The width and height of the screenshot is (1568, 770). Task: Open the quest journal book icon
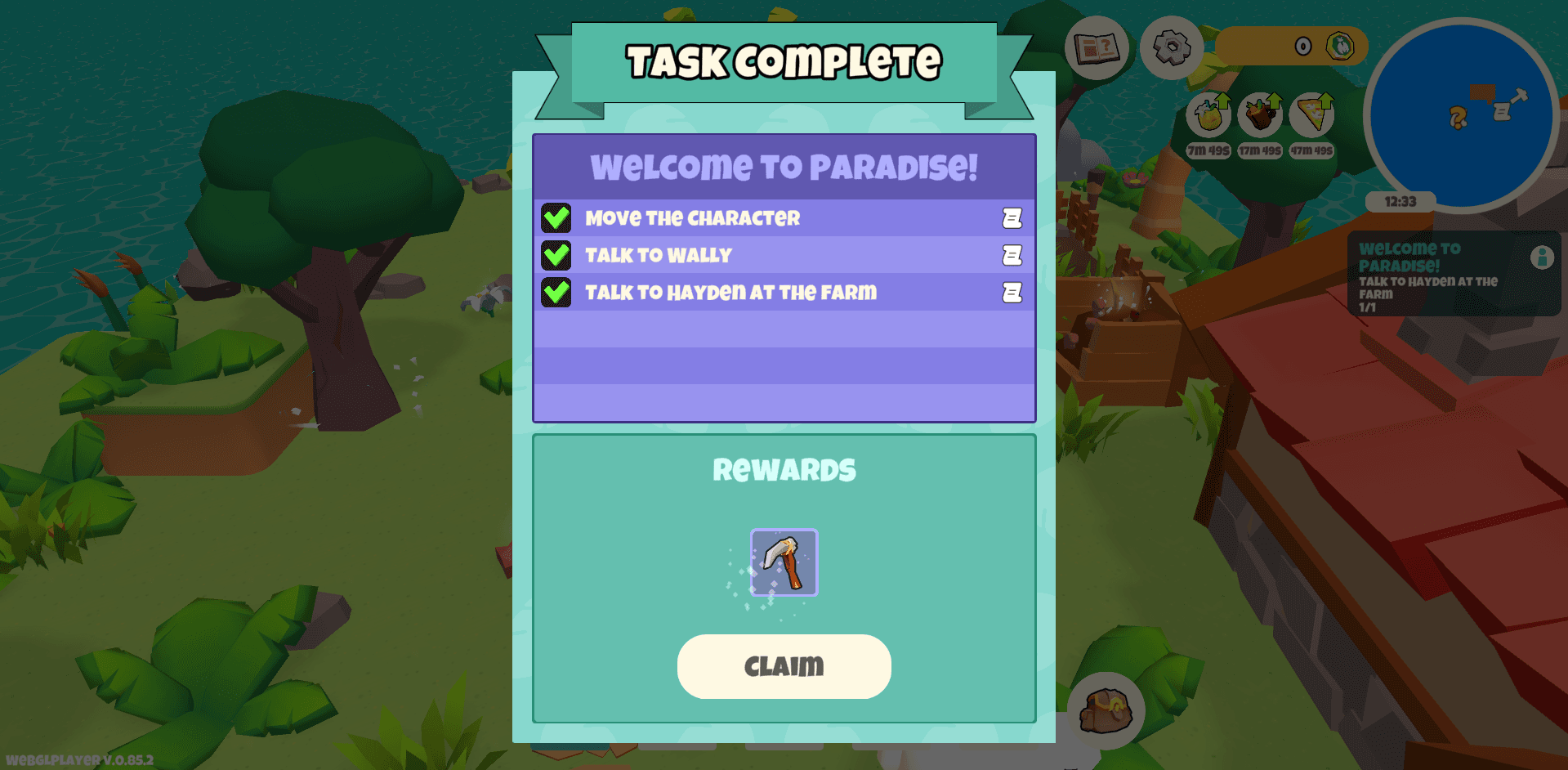click(x=1097, y=48)
